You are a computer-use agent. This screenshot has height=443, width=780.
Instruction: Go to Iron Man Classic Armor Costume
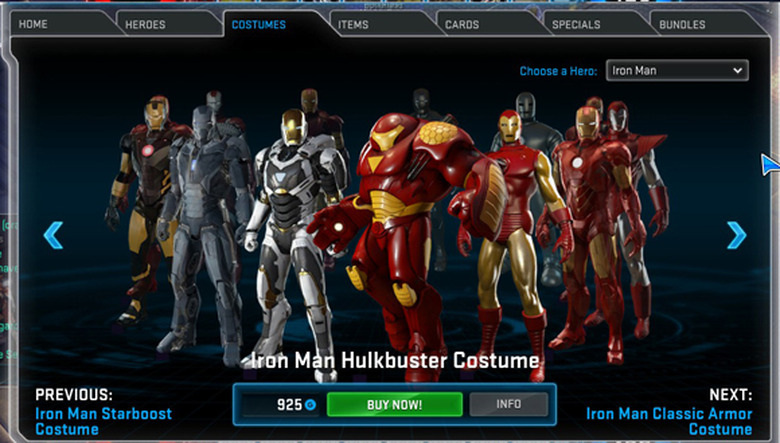[x=669, y=420]
